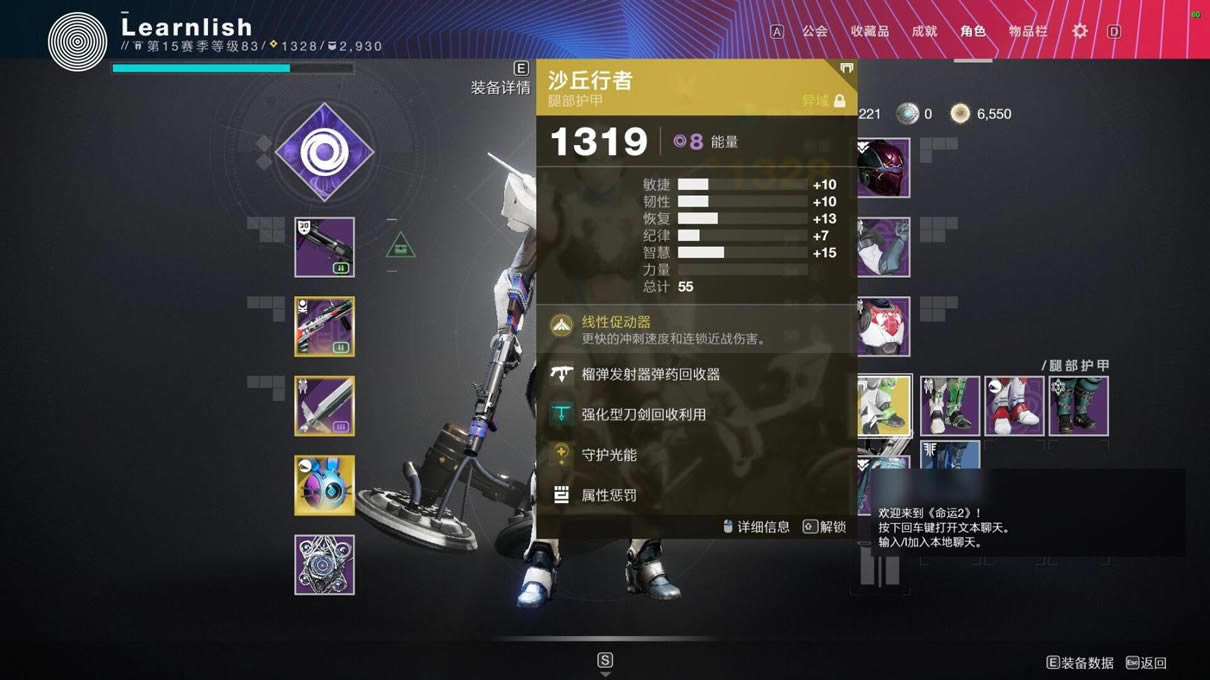
Task: Show the 成就 triumphs tab
Action: pyautogui.click(x=924, y=31)
